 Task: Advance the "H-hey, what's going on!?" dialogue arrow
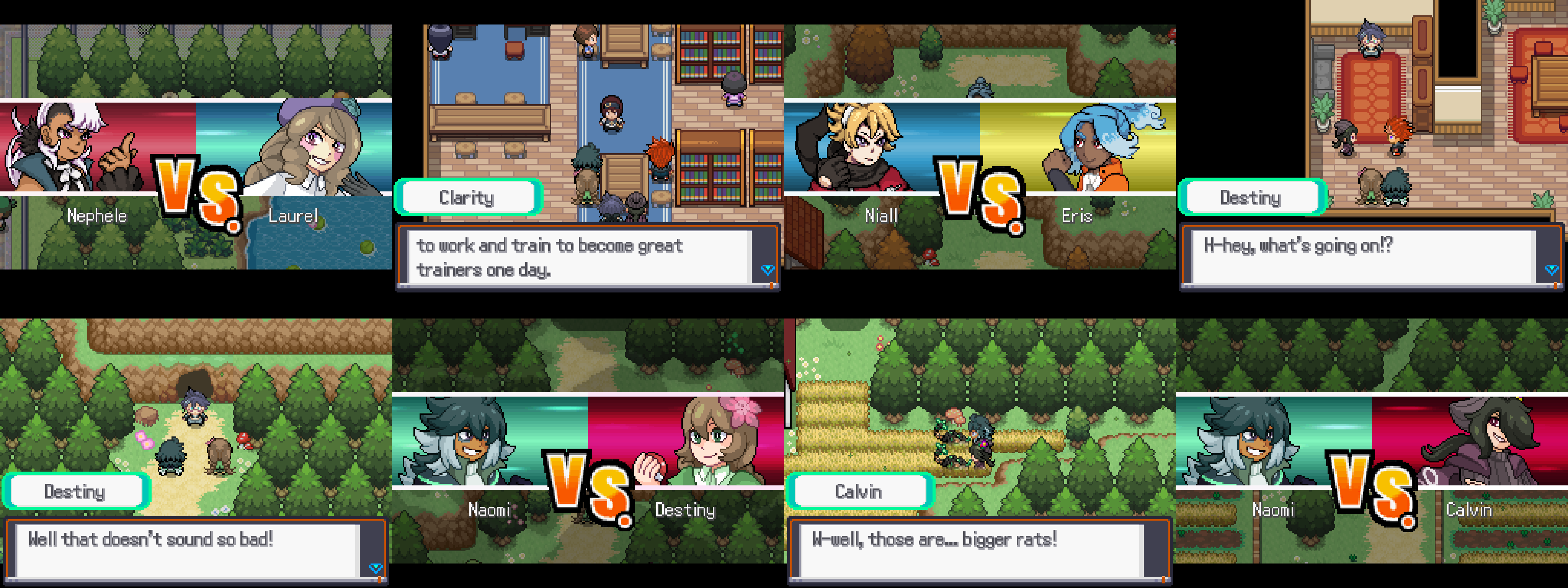point(1551,269)
